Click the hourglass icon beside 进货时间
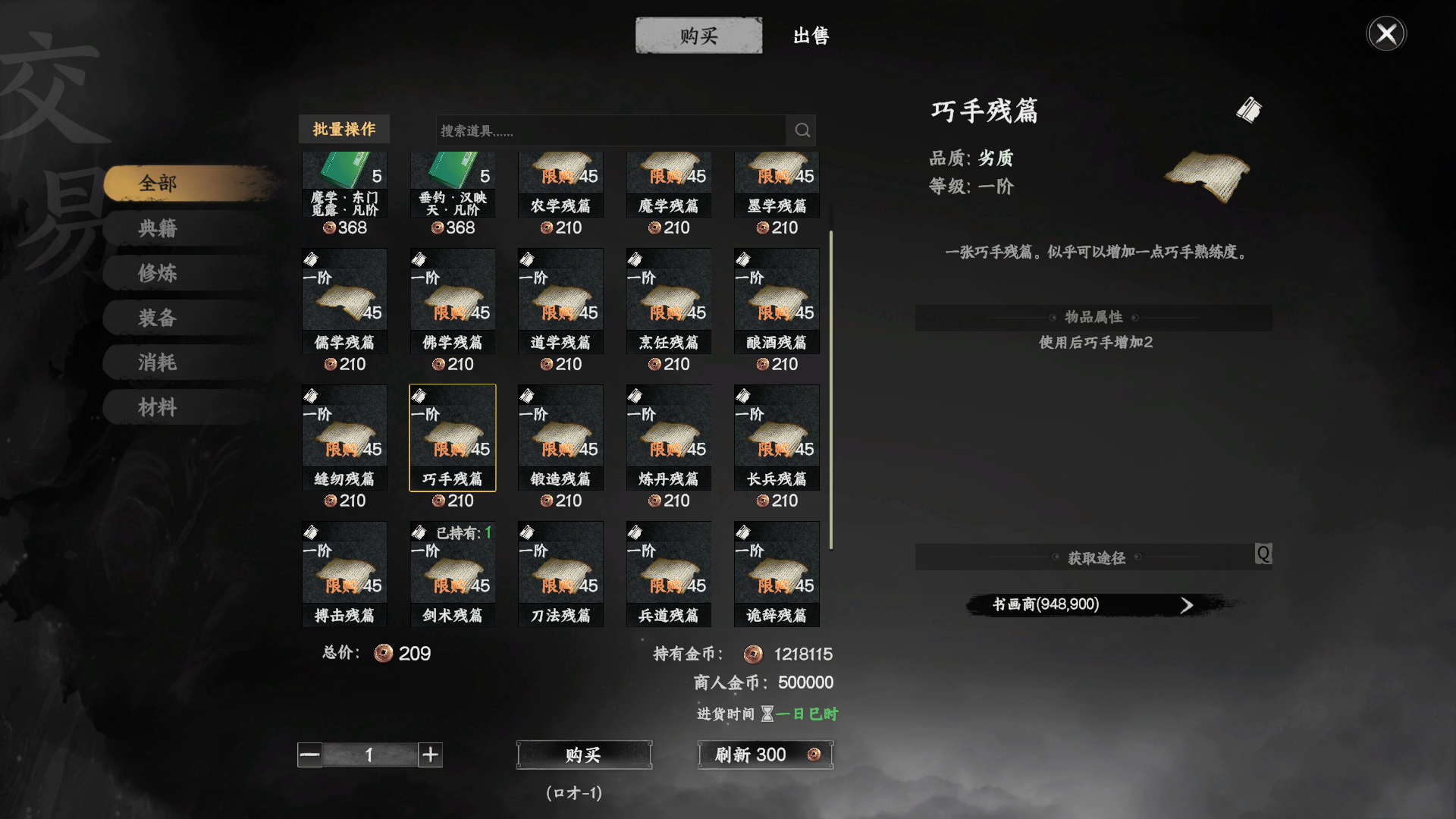1456x819 pixels. click(768, 714)
